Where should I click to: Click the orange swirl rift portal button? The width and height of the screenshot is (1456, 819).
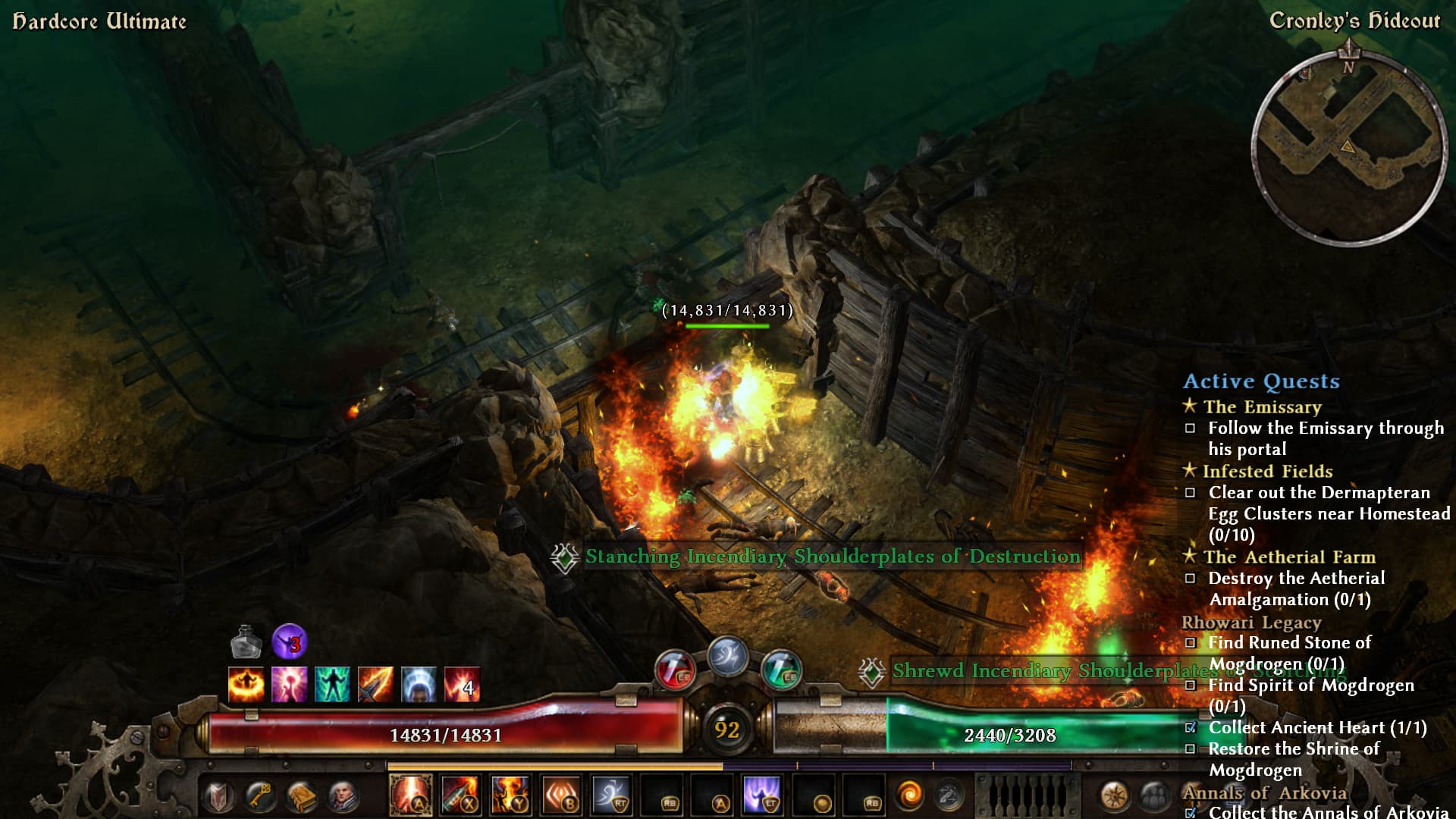click(x=909, y=795)
